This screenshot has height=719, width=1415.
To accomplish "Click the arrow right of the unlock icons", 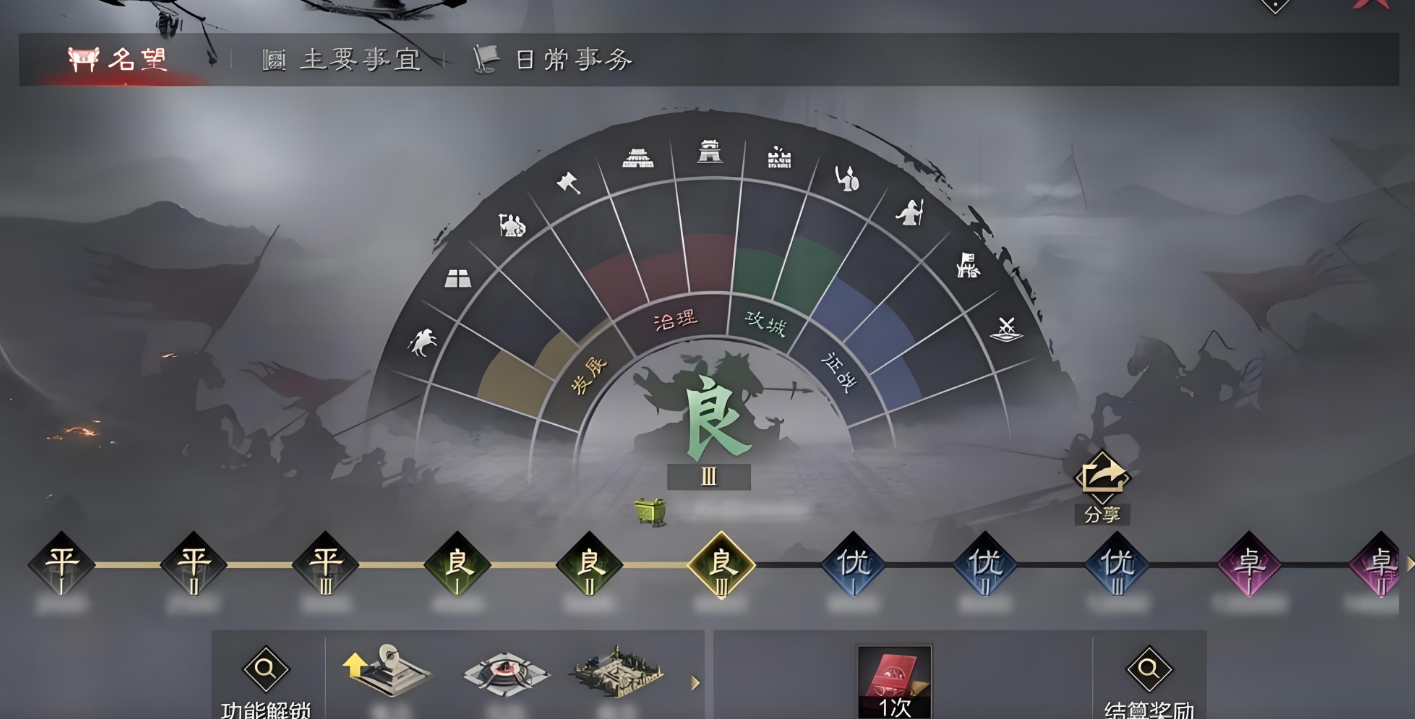I will pyautogui.click(x=696, y=683).
